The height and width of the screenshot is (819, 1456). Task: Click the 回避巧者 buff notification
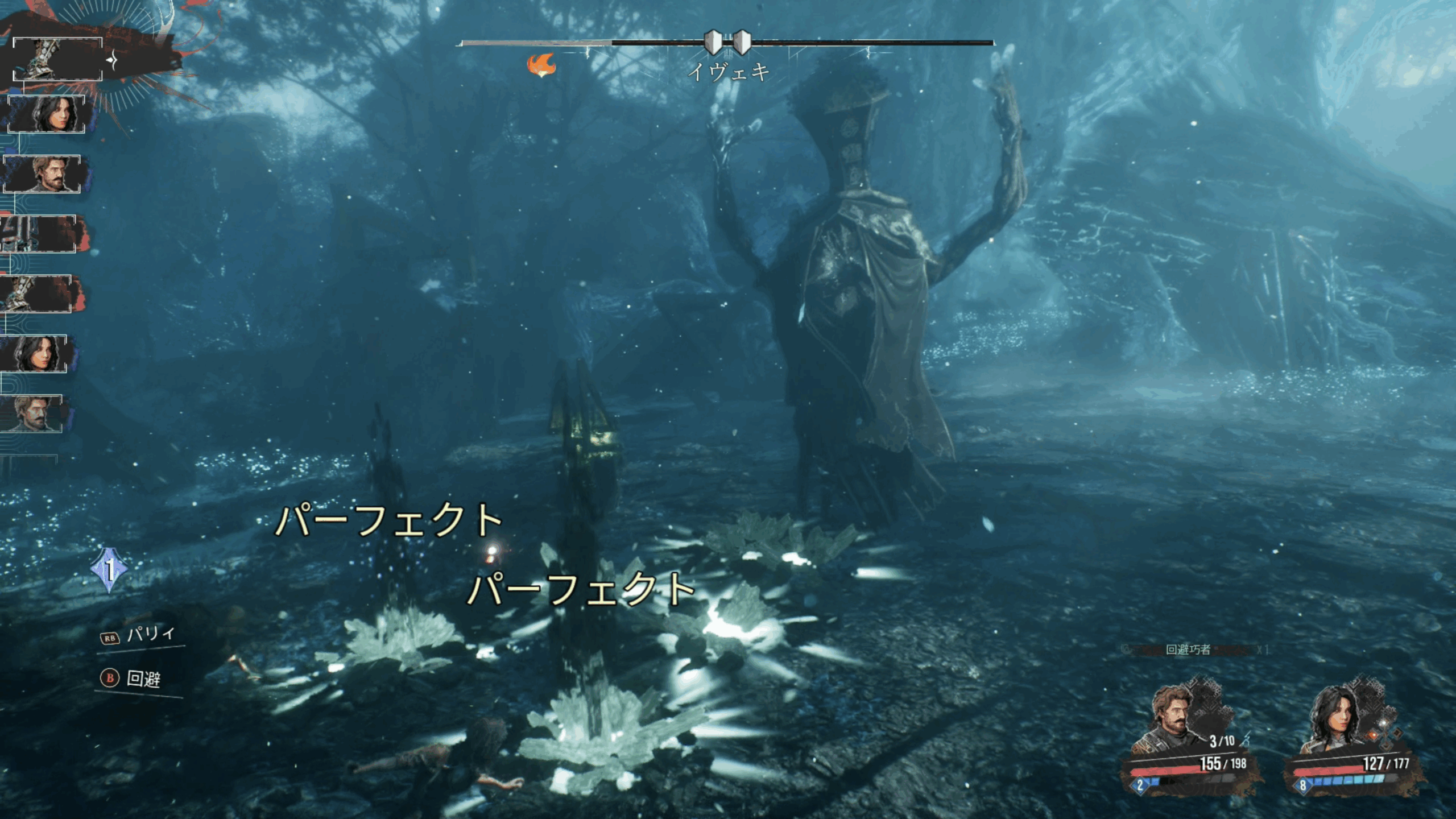tap(1188, 650)
